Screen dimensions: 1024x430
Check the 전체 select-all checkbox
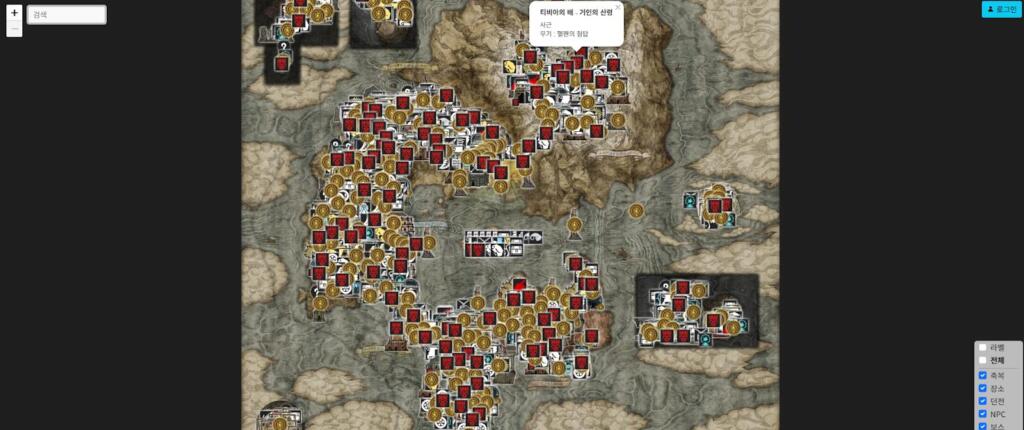(982, 360)
